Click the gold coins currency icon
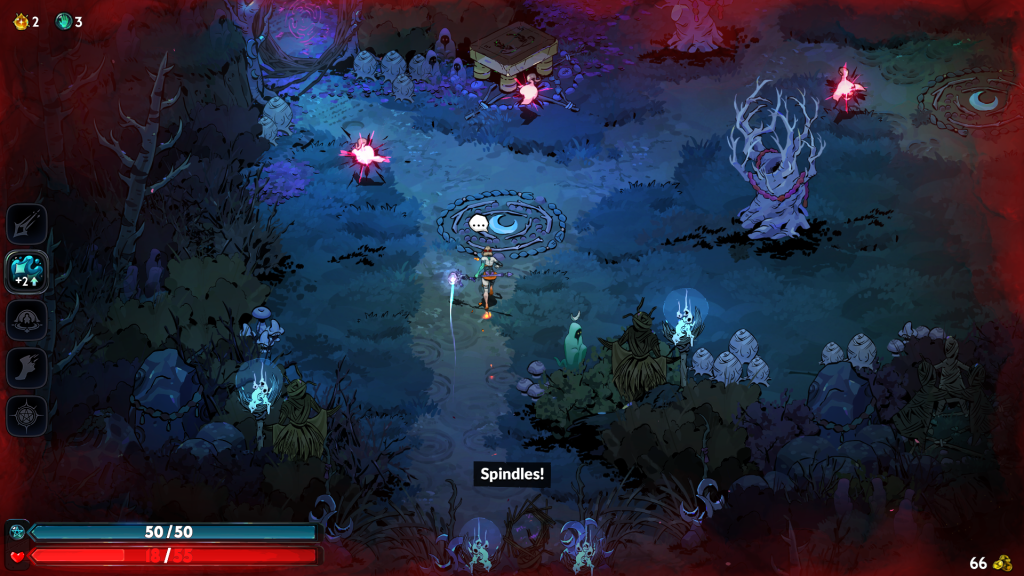The width and height of the screenshot is (1024, 576). tap(1003, 563)
